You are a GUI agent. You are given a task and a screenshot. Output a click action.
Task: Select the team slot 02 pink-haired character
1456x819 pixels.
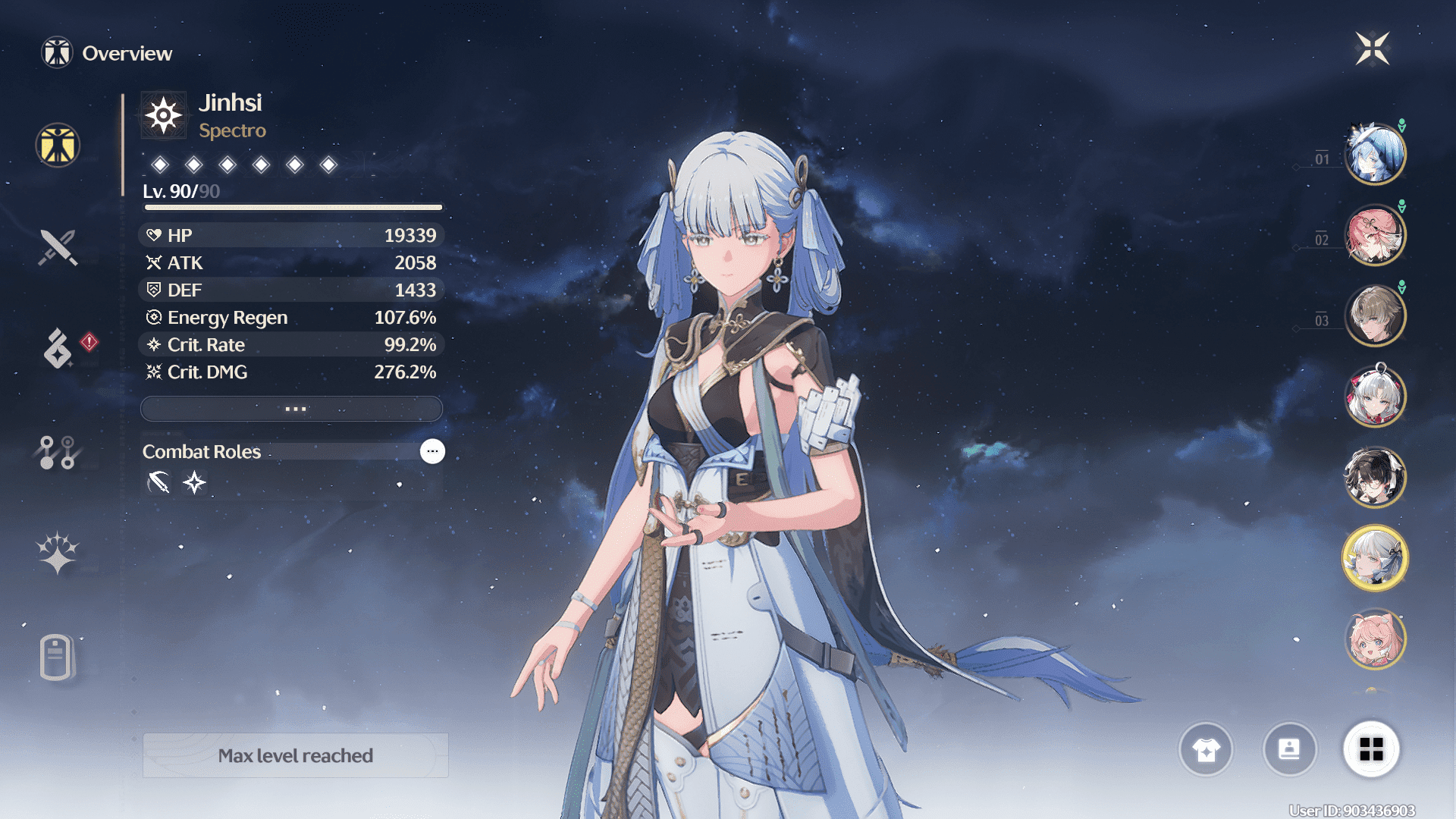[1375, 235]
